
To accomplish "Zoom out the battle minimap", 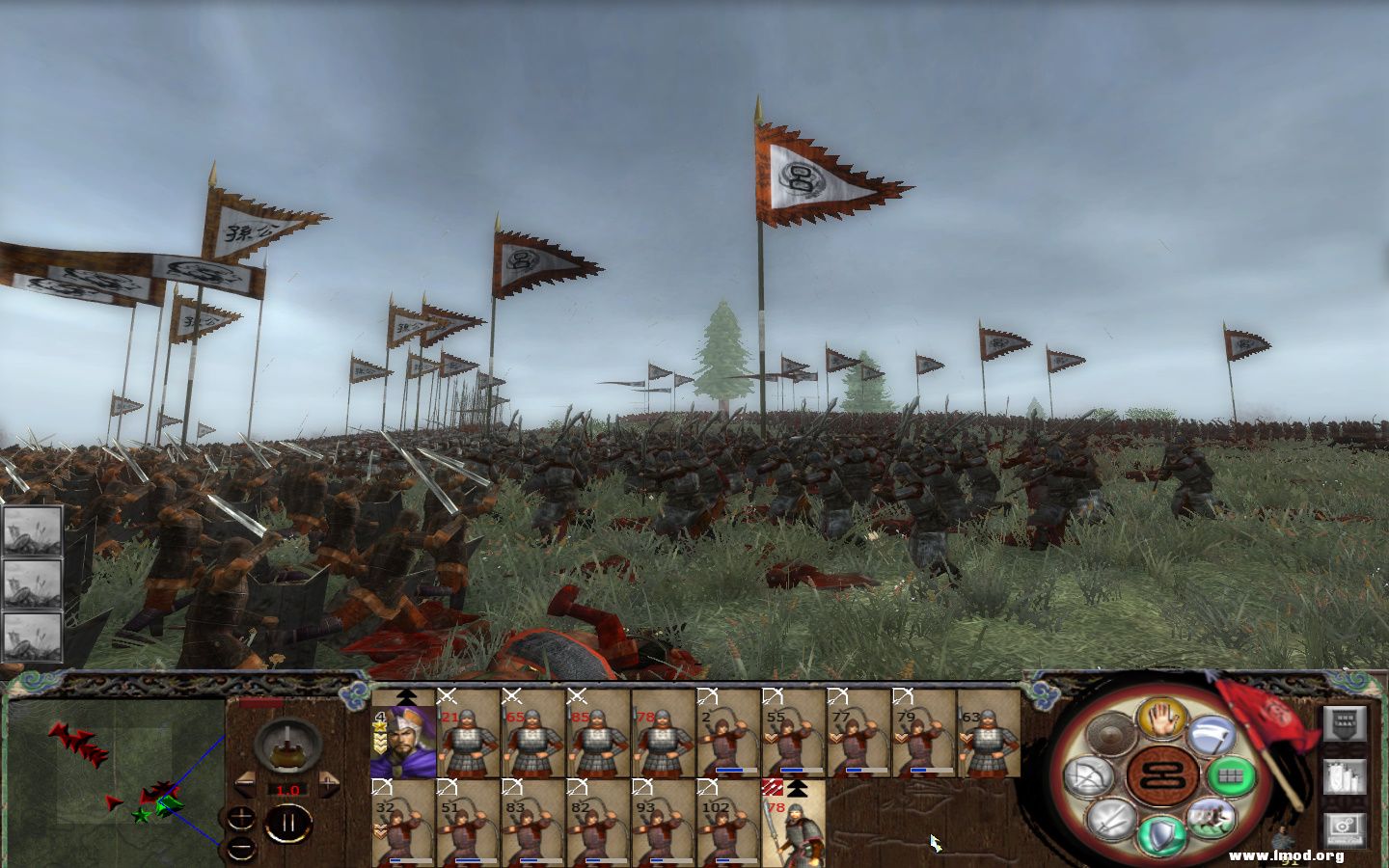I will [241, 847].
